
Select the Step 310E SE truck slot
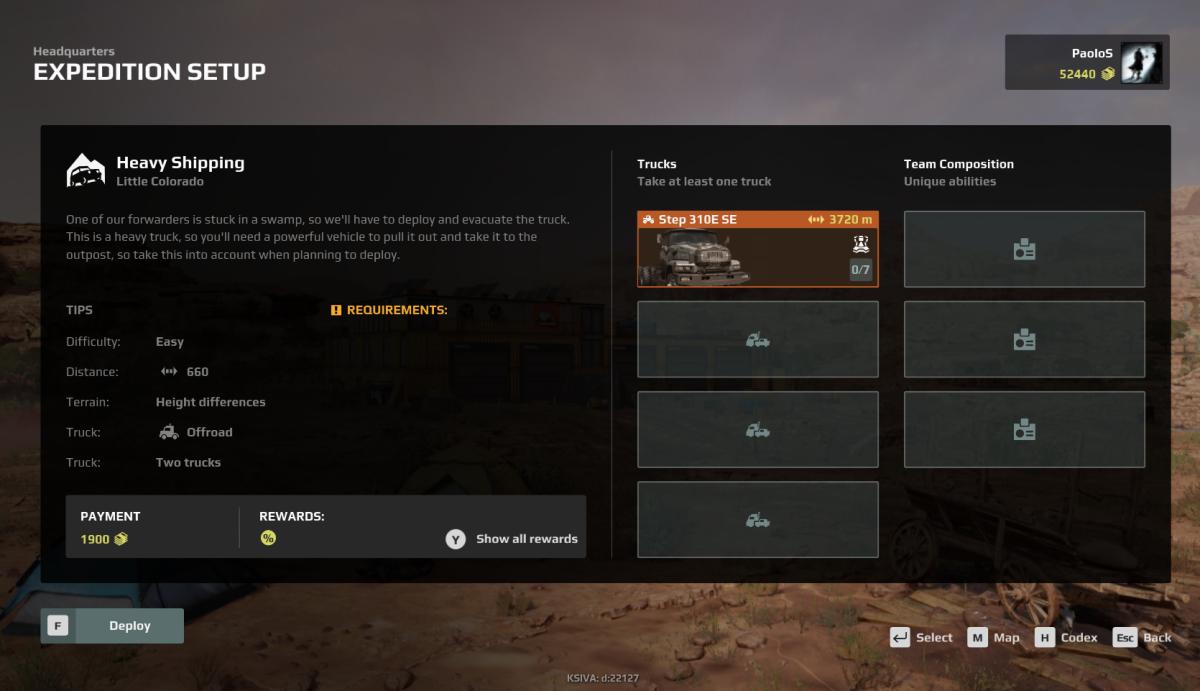[x=757, y=249]
